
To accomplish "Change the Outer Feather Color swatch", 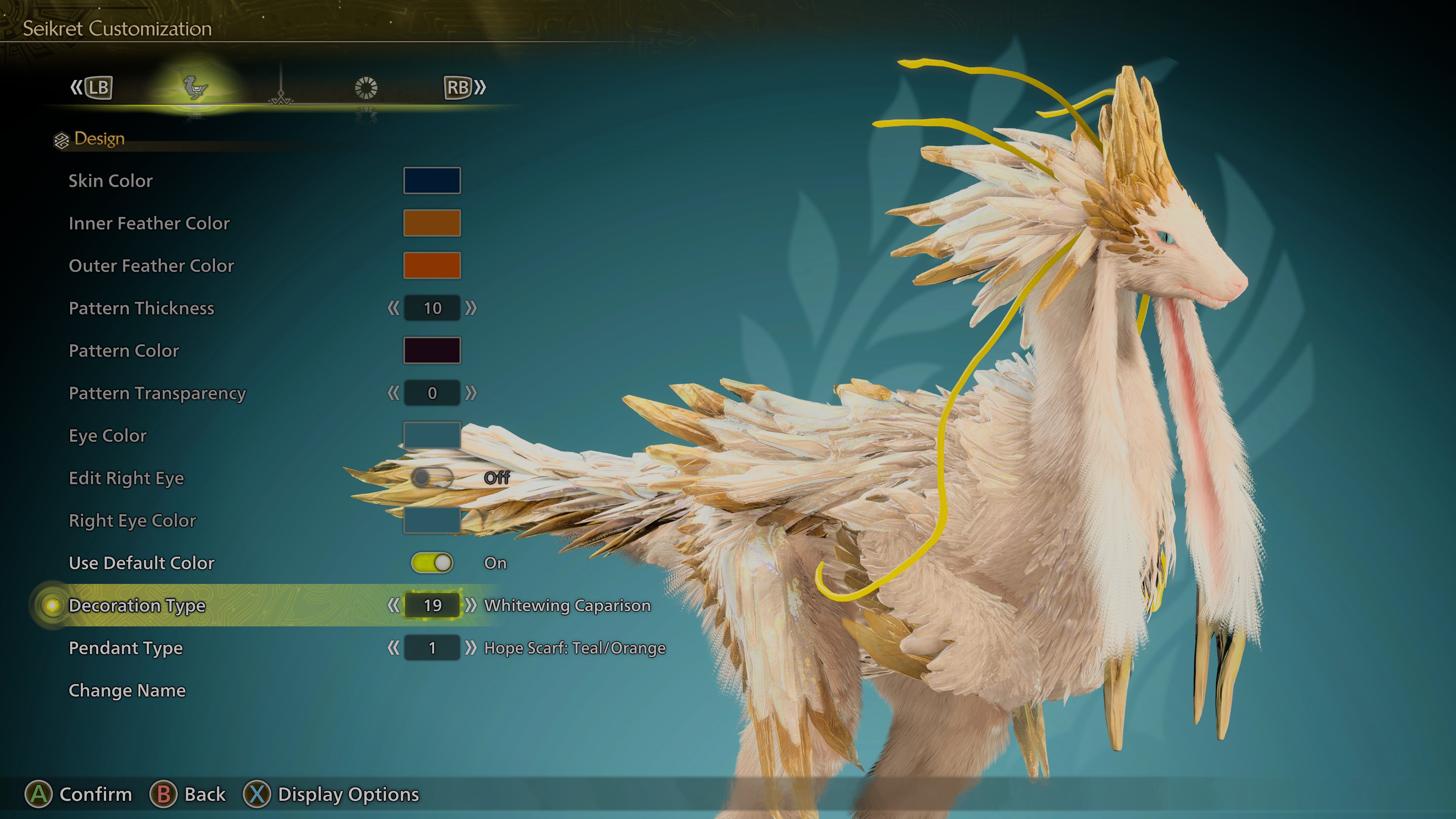I will tap(432, 265).
